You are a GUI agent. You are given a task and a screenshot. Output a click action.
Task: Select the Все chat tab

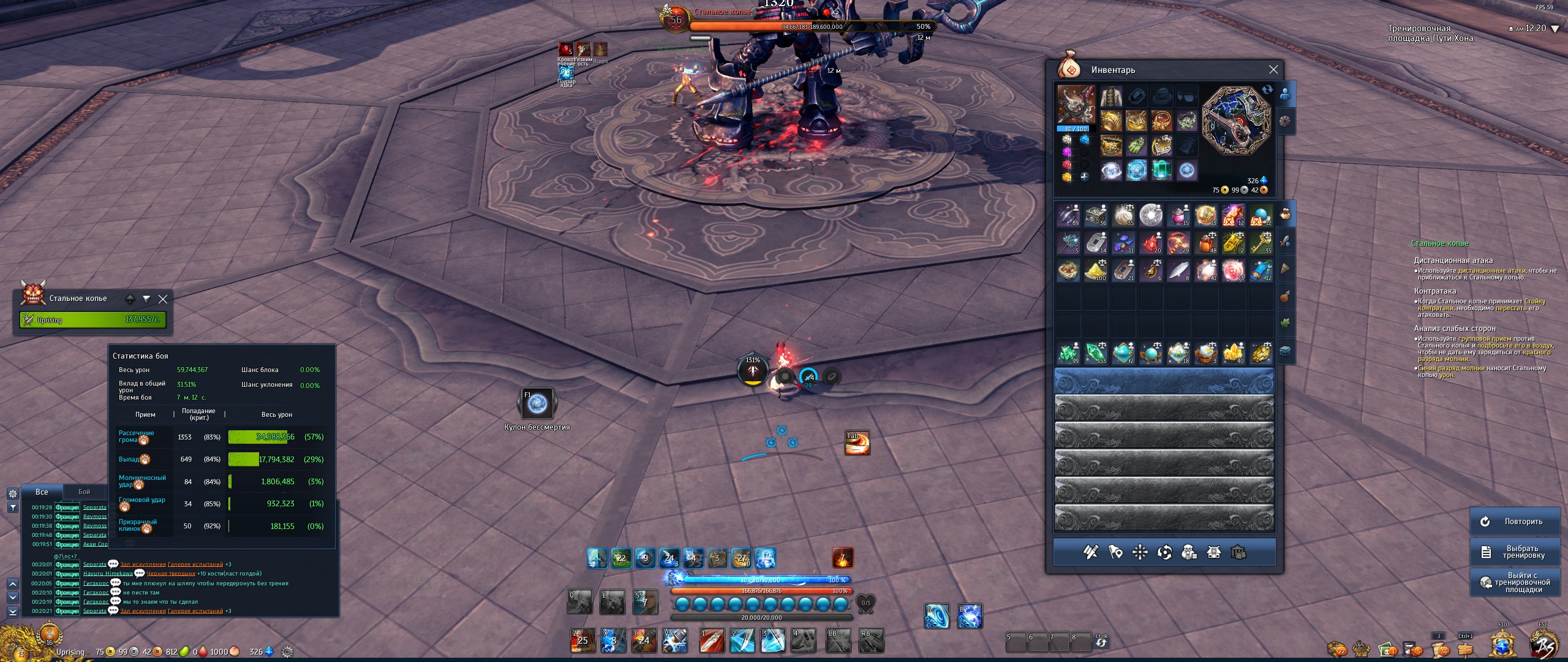pos(42,492)
